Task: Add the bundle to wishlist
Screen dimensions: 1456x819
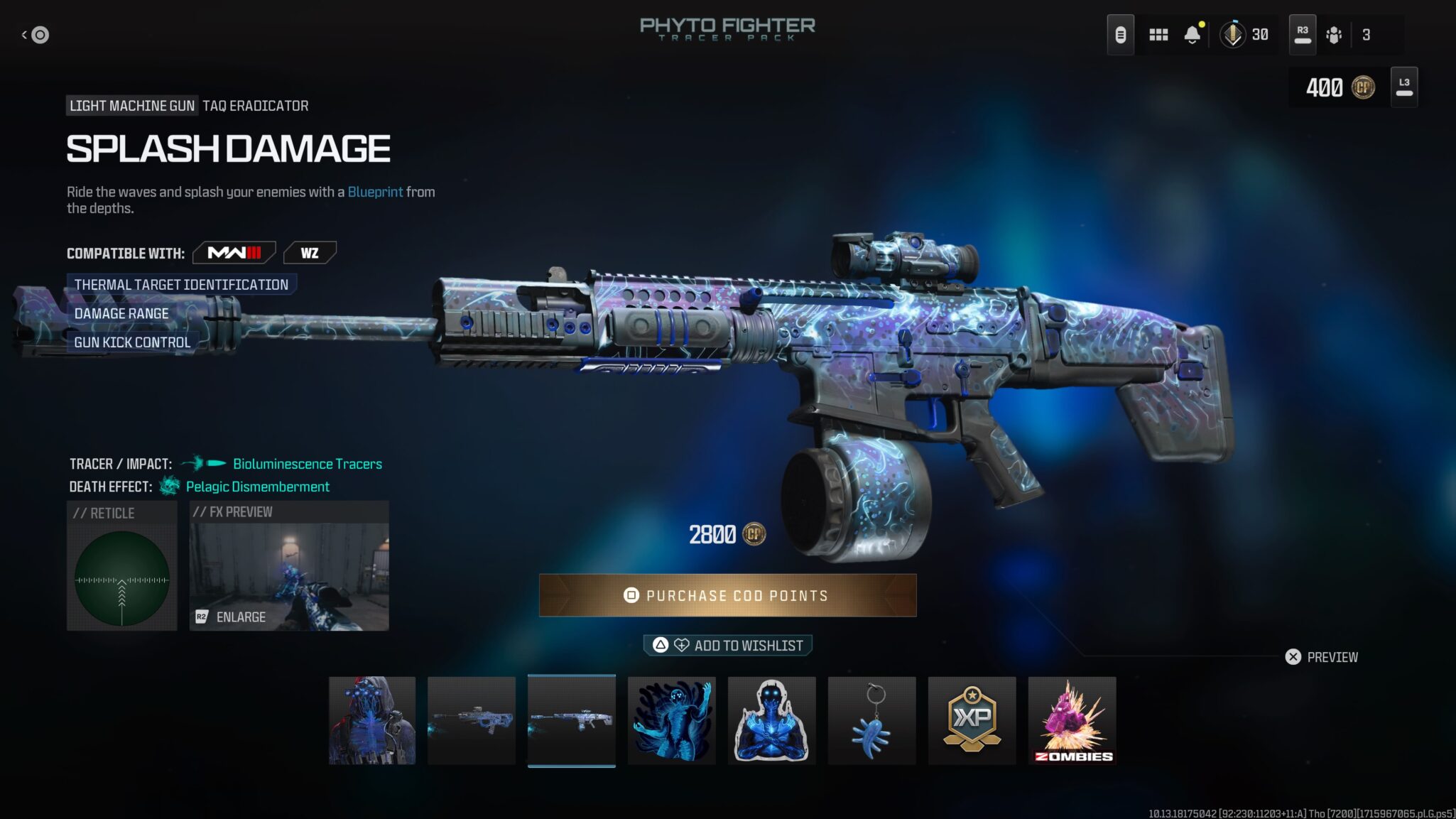Action: (x=727, y=645)
